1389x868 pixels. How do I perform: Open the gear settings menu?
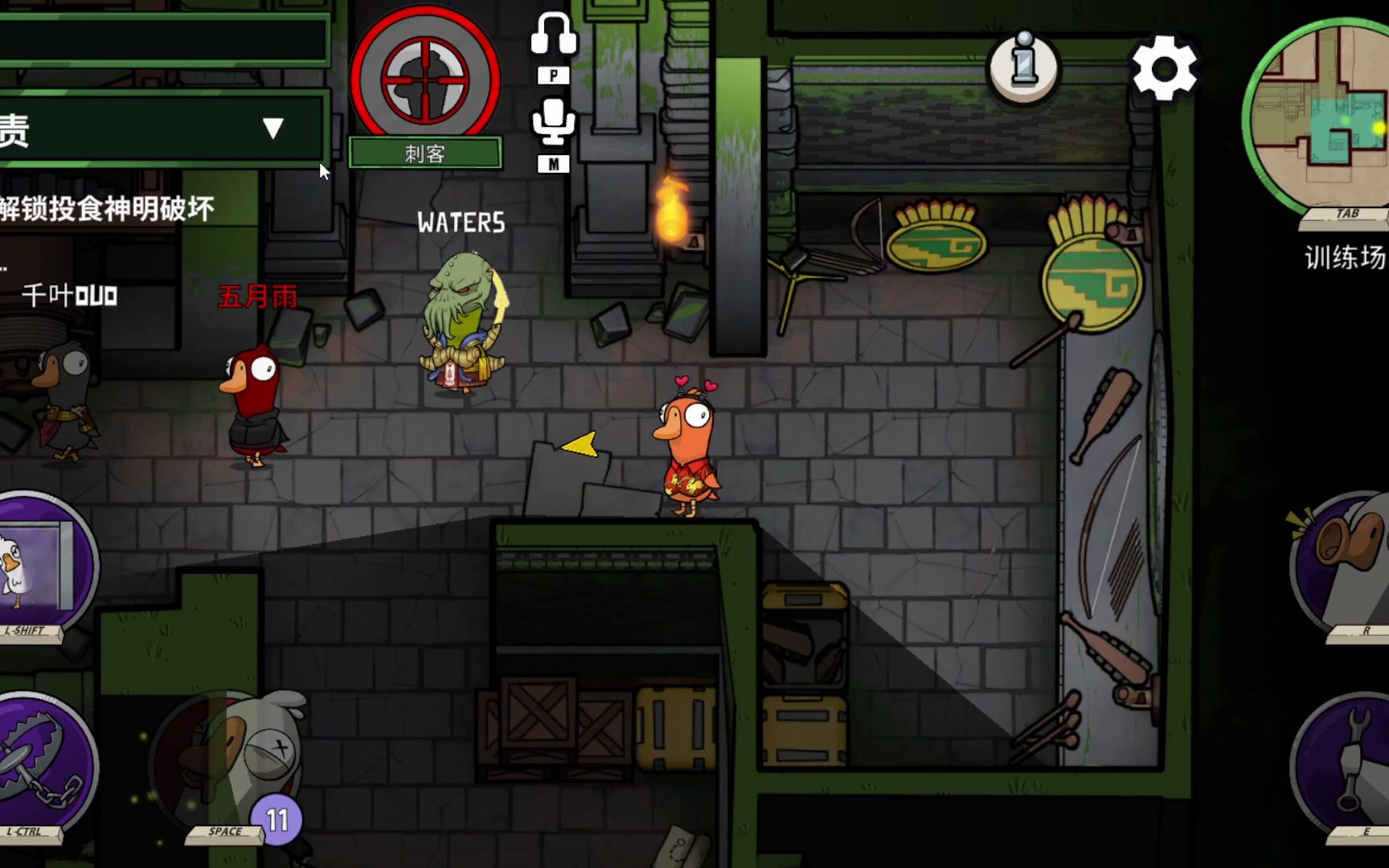point(1164,69)
